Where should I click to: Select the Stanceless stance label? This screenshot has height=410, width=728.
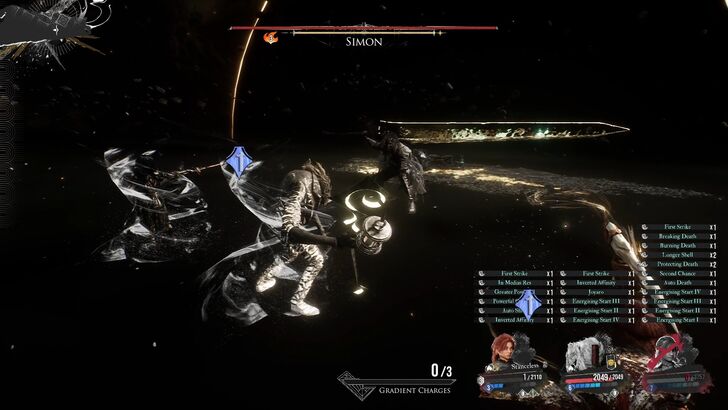[526, 367]
